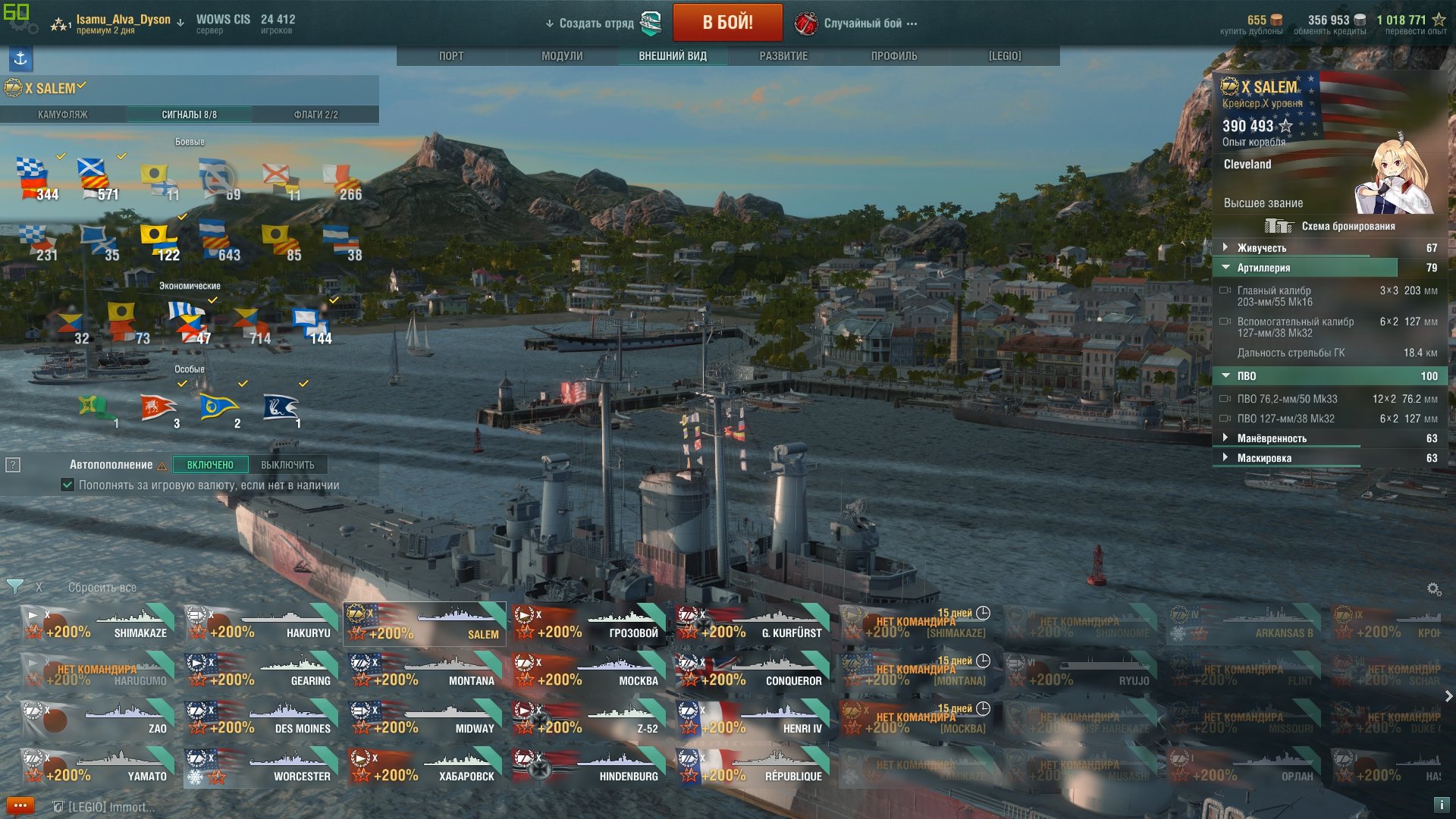The height and width of the screenshot is (819, 1456).
Task: Open the carousel settings gear
Action: click(x=1433, y=589)
